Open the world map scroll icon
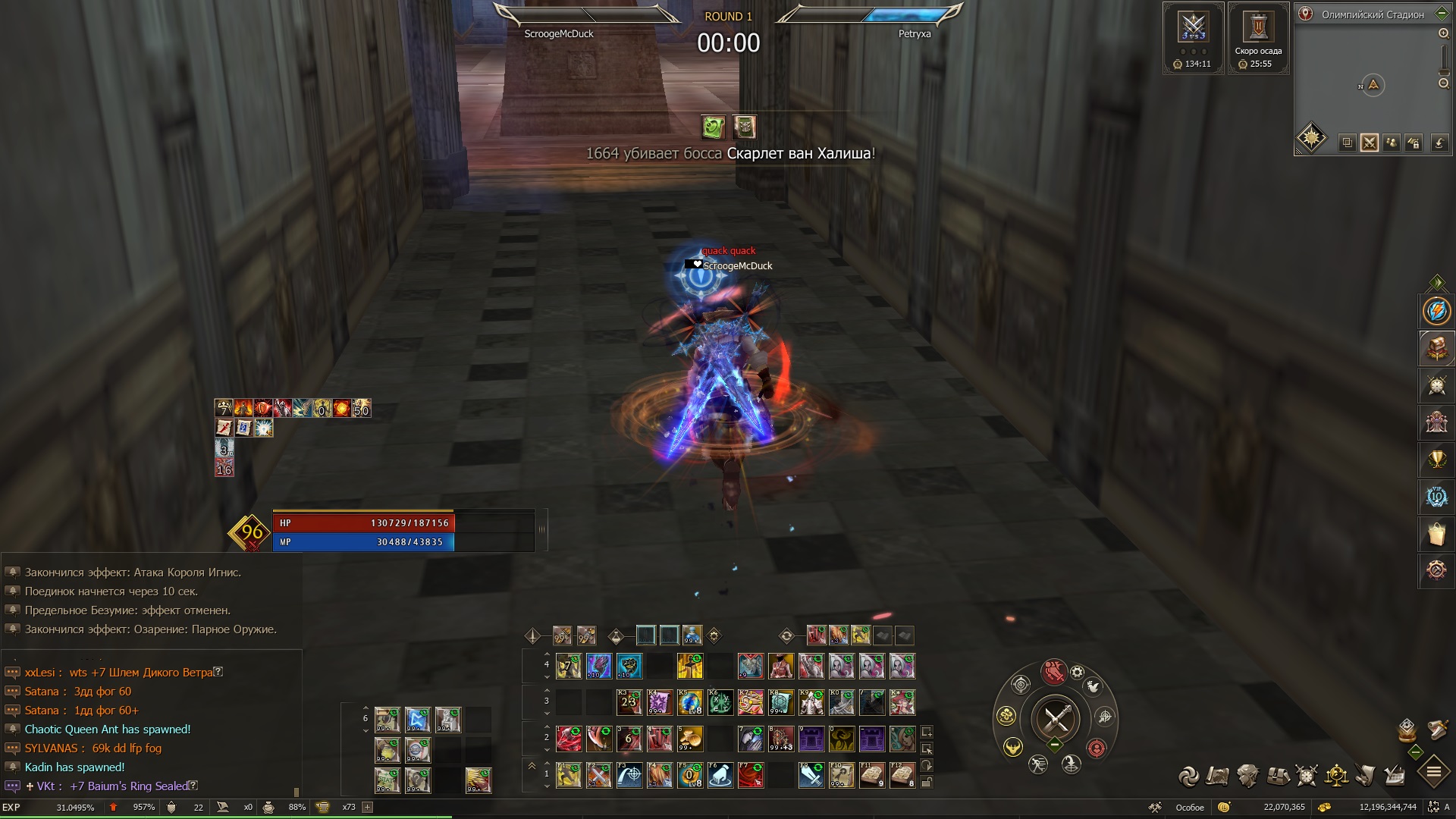Viewport: 1456px width, 819px height. click(1218, 776)
